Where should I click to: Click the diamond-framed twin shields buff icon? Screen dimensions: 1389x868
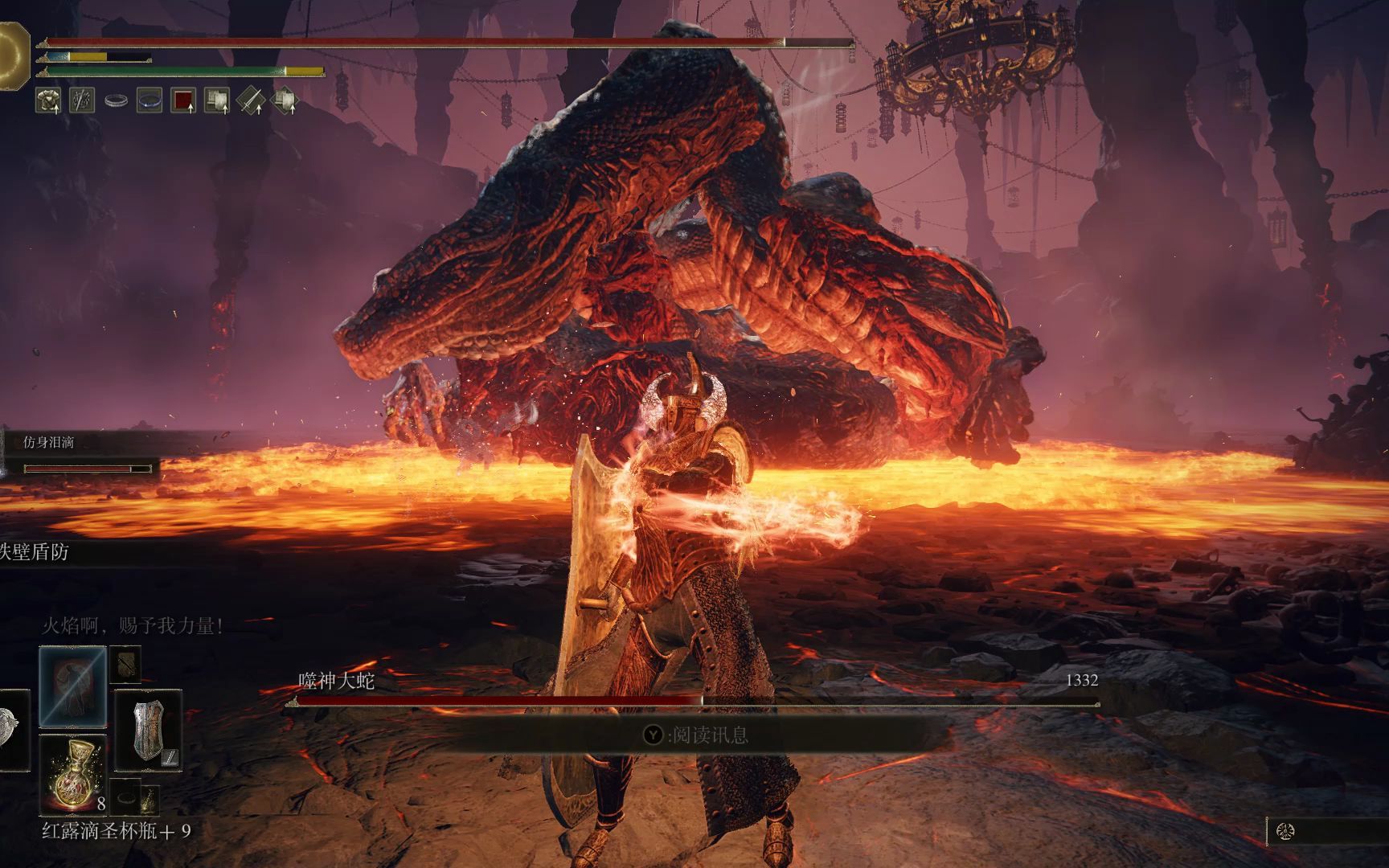tap(285, 101)
